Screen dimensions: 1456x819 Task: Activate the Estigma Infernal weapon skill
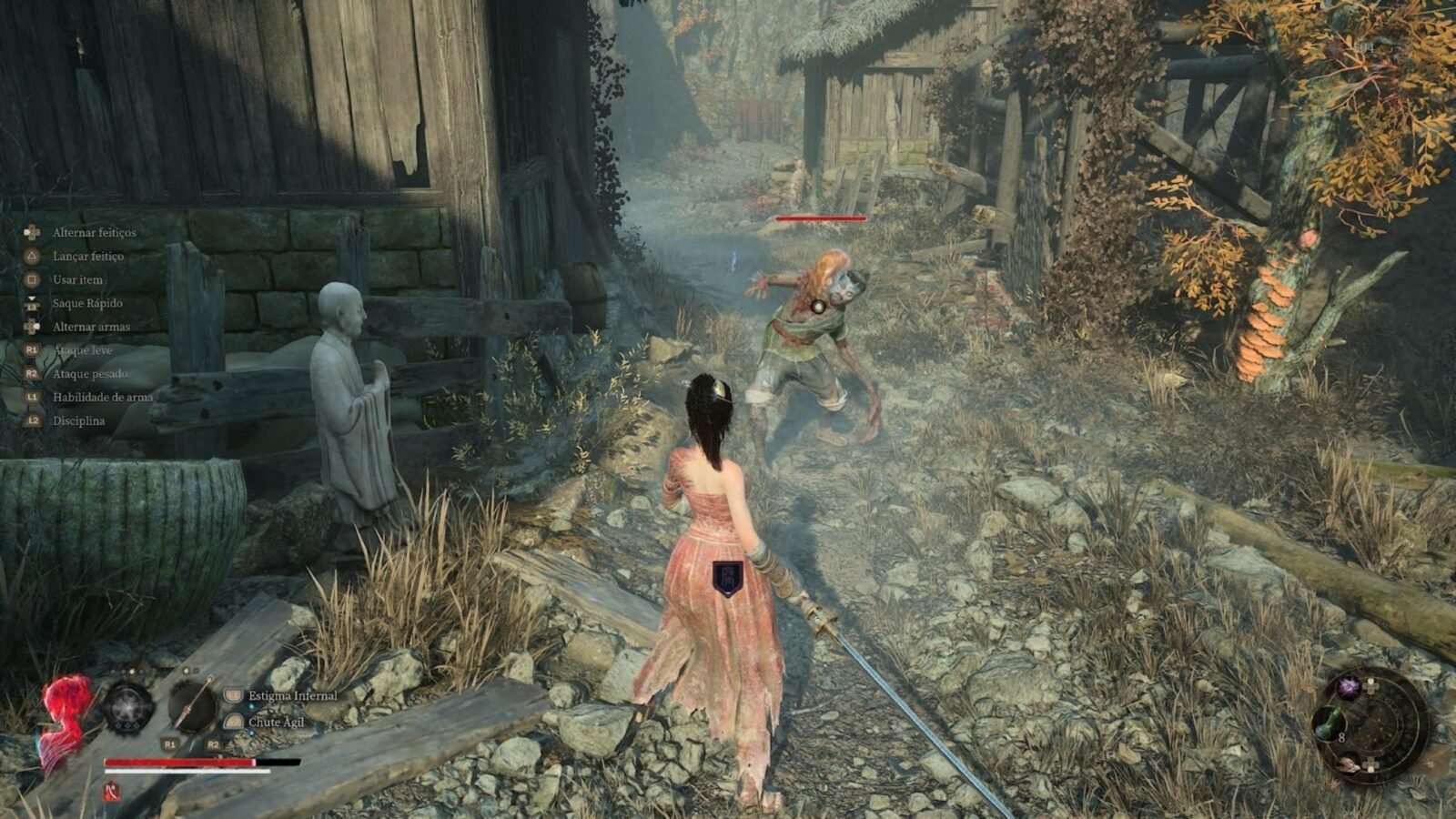click(292, 696)
